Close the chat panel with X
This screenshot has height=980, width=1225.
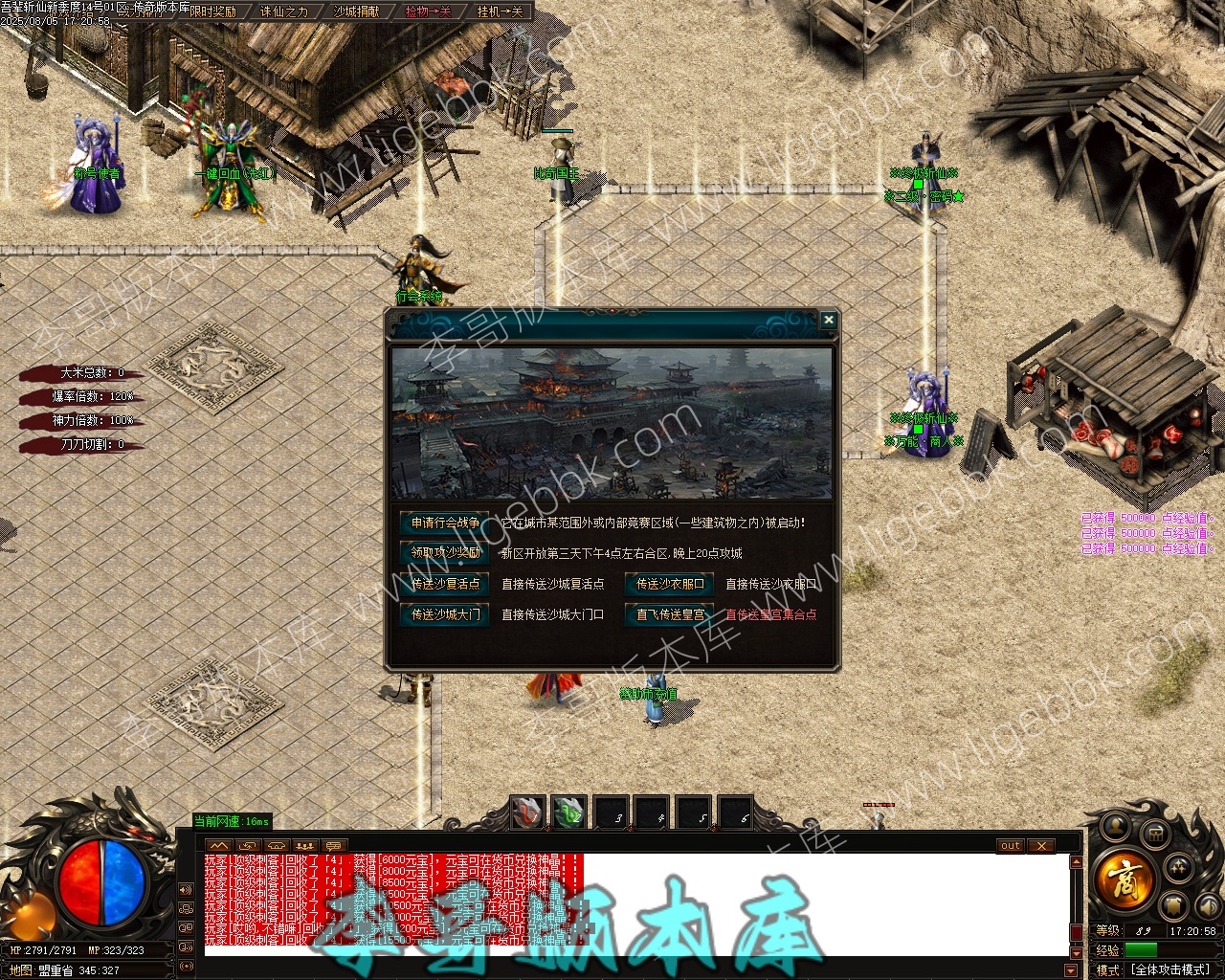click(x=1040, y=846)
